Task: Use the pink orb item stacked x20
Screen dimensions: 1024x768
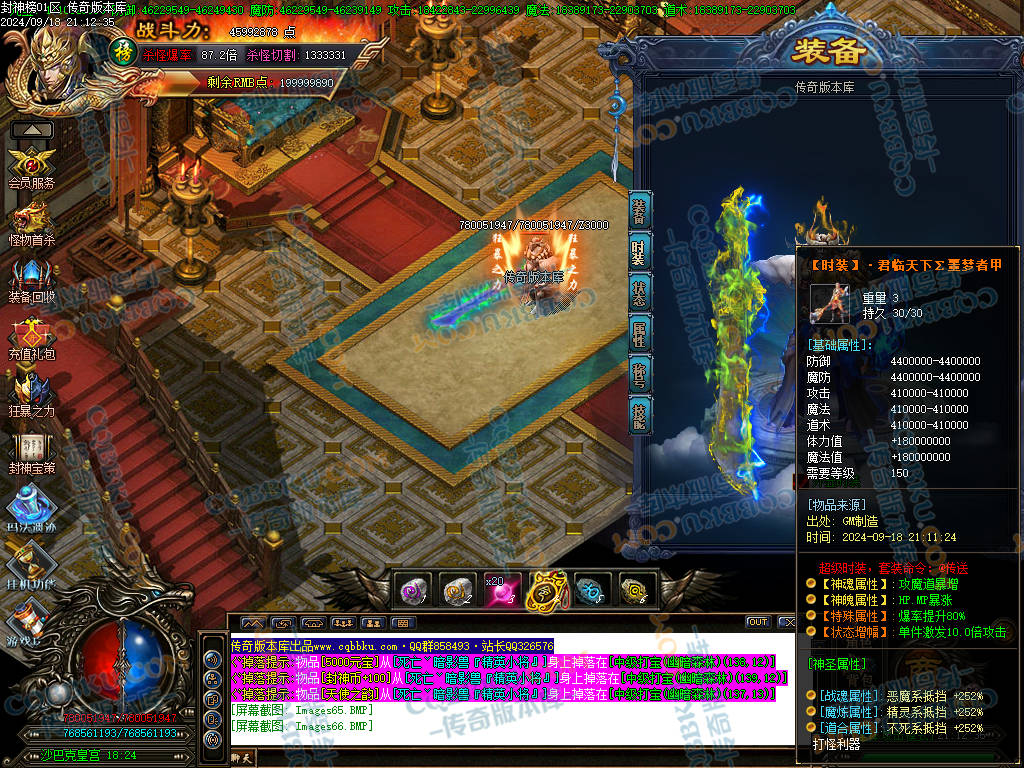Action: [502, 591]
